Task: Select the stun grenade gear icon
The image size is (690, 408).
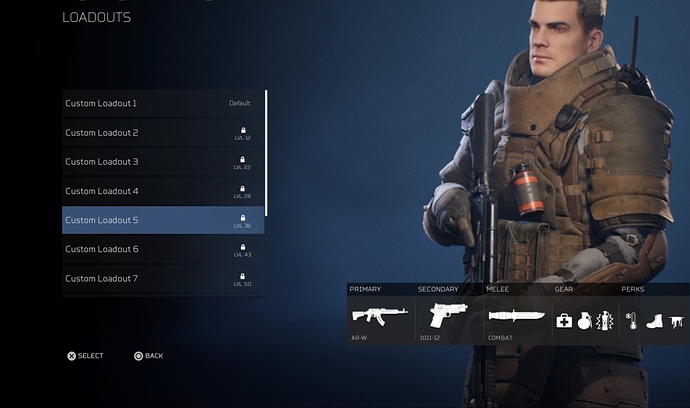Action: tap(603, 321)
